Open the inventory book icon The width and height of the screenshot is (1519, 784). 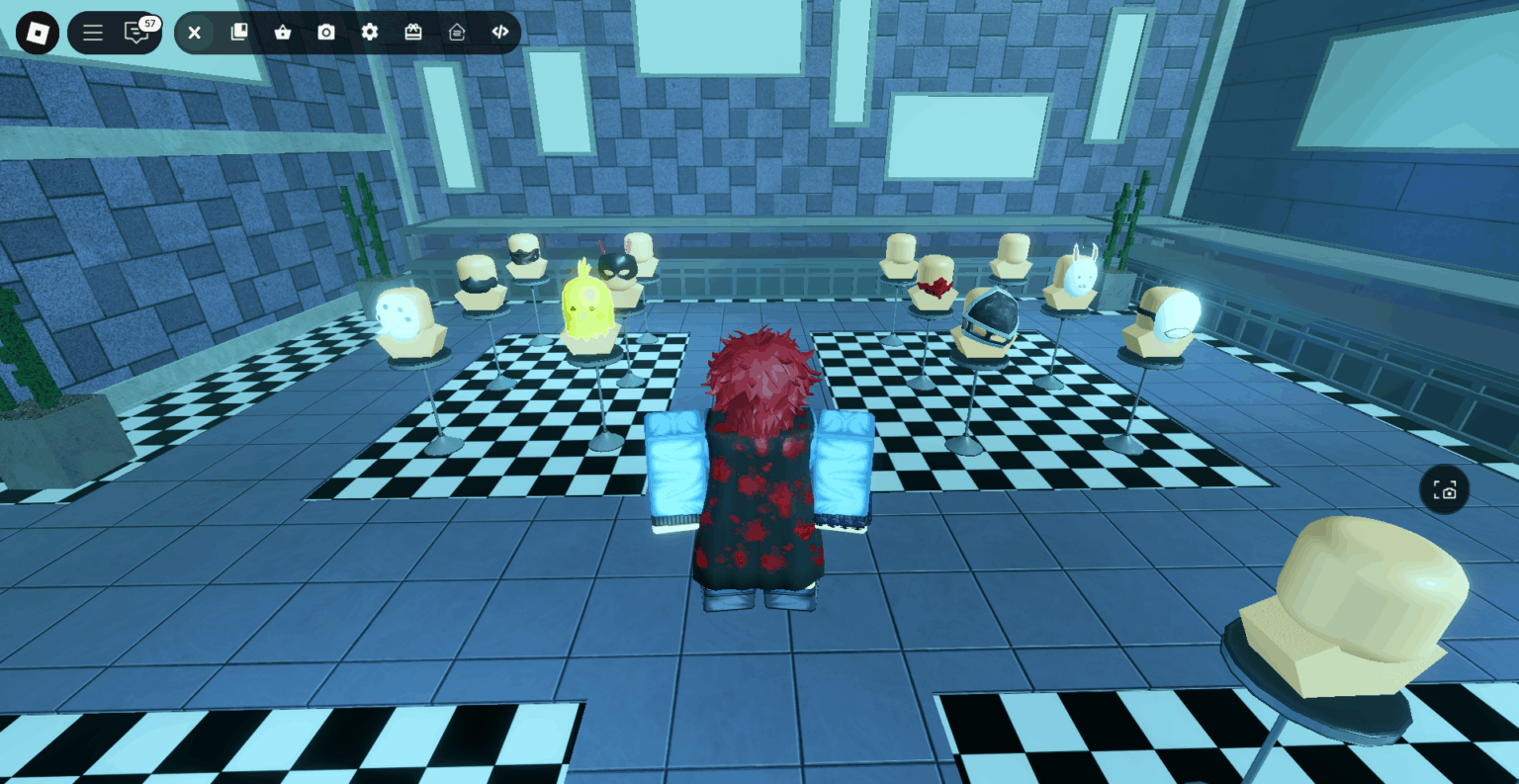(238, 32)
